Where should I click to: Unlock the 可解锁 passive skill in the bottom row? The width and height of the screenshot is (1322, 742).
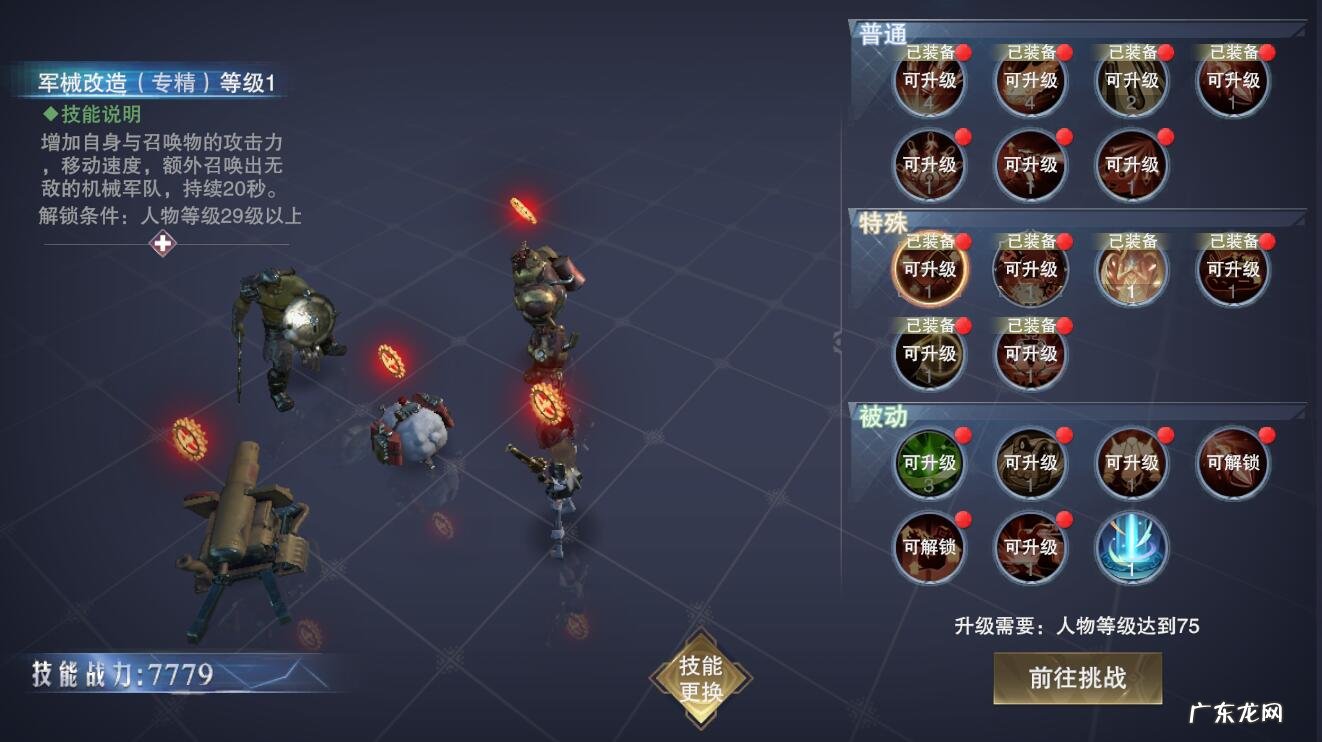tap(929, 547)
